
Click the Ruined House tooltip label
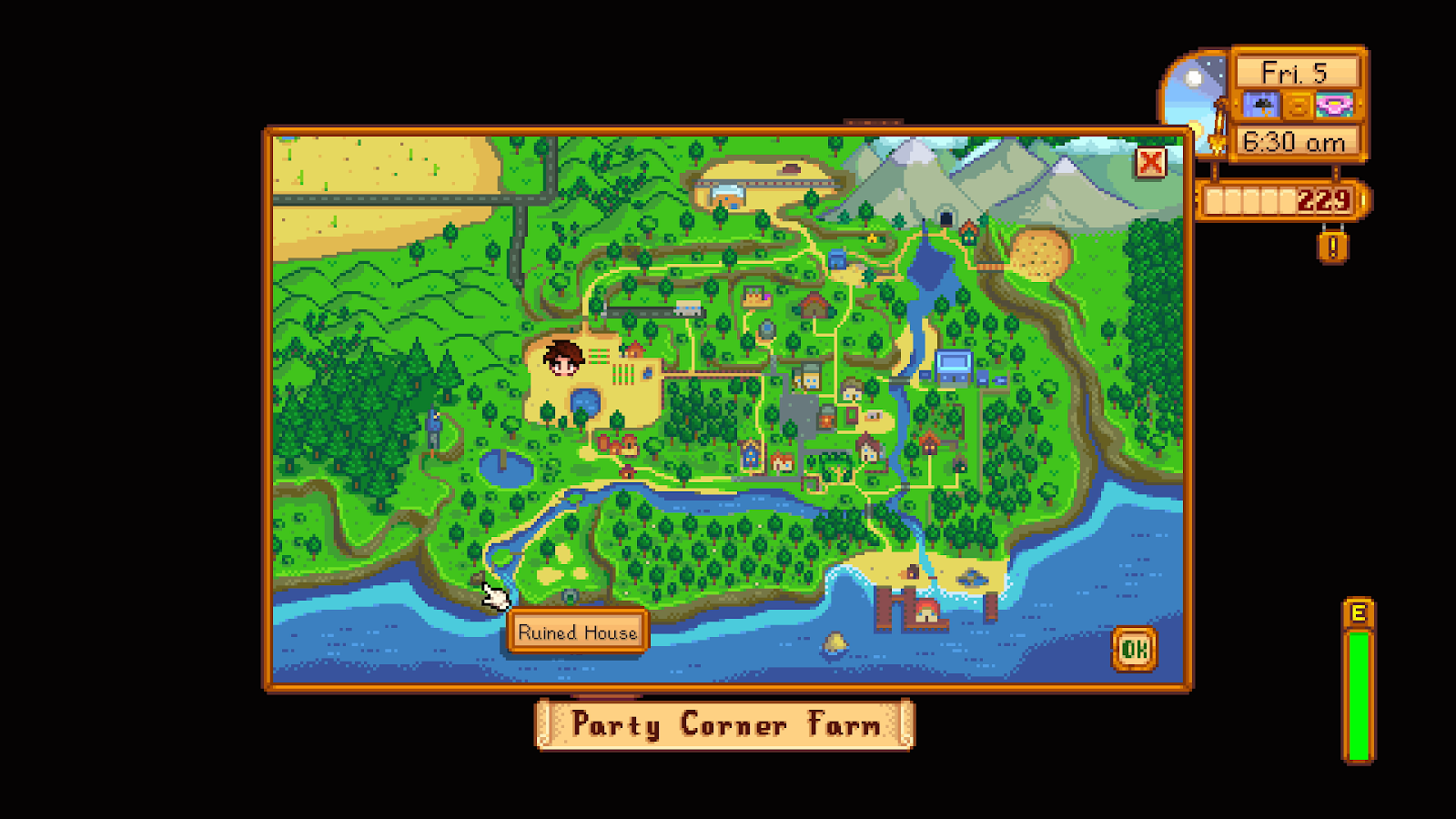click(578, 631)
